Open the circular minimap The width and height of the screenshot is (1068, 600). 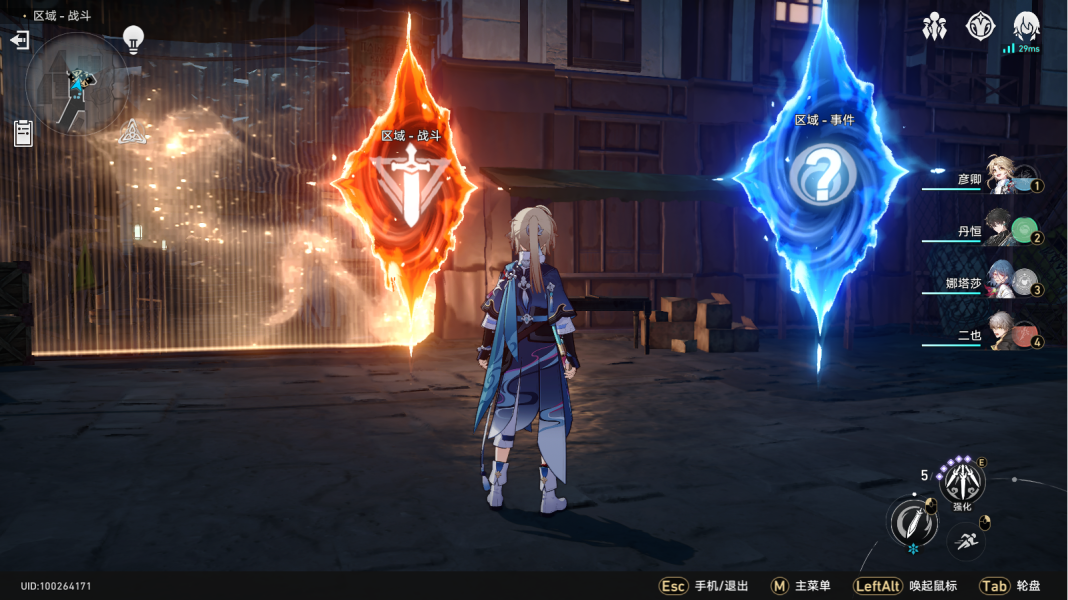click(x=76, y=84)
